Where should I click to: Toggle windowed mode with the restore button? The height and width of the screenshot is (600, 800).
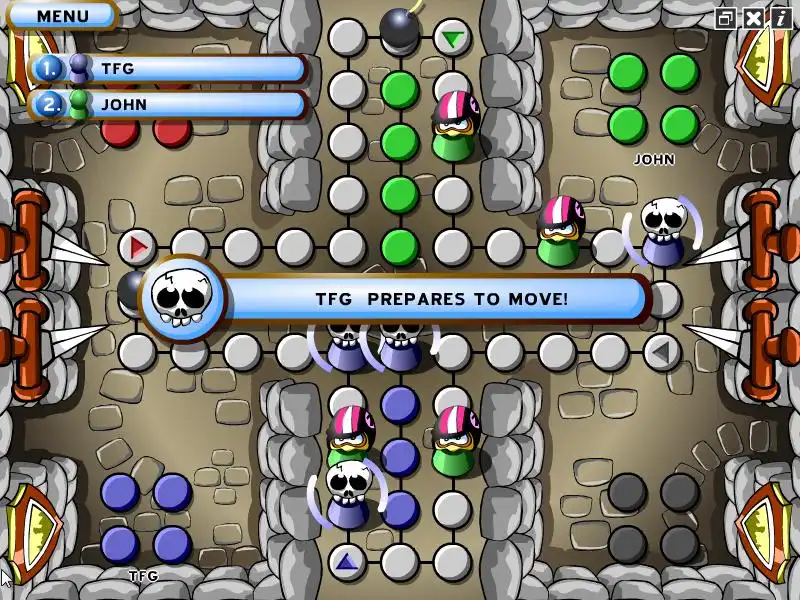[x=725, y=18]
